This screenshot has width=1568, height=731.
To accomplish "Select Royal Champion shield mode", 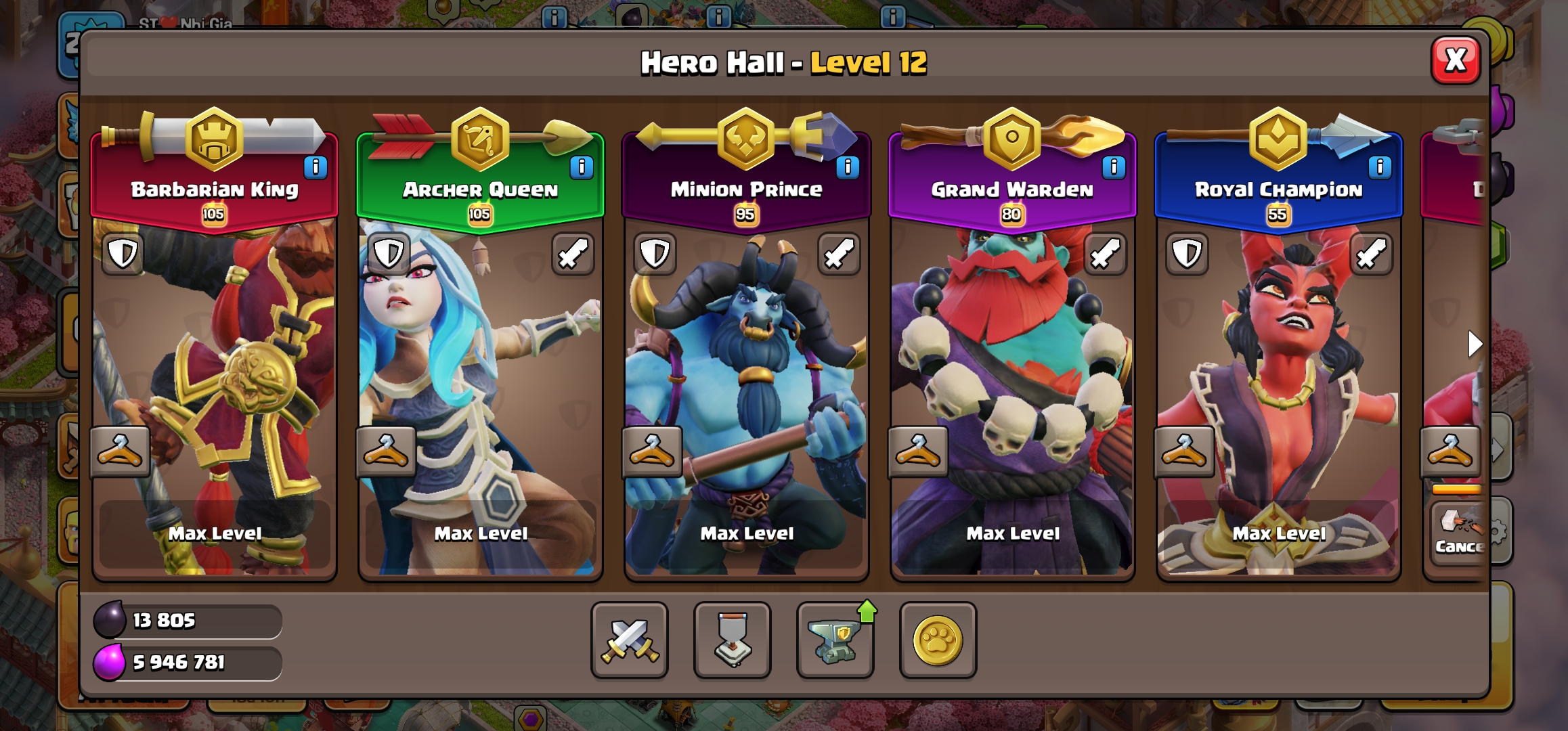I will [x=1187, y=254].
